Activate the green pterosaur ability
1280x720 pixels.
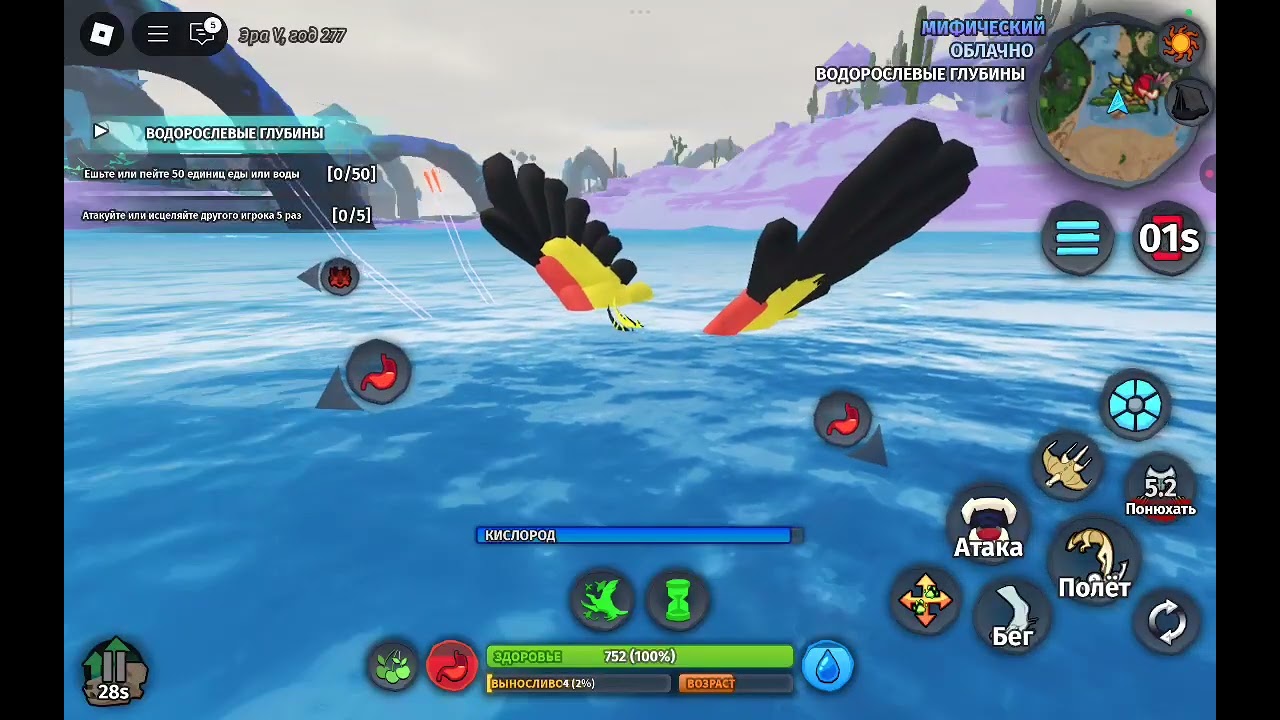click(603, 601)
